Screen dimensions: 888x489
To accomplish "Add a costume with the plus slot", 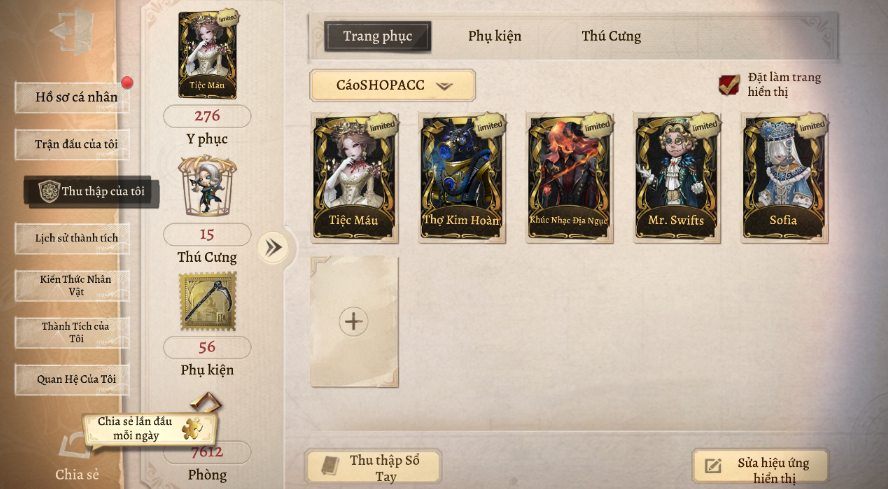I will (x=354, y=321).
